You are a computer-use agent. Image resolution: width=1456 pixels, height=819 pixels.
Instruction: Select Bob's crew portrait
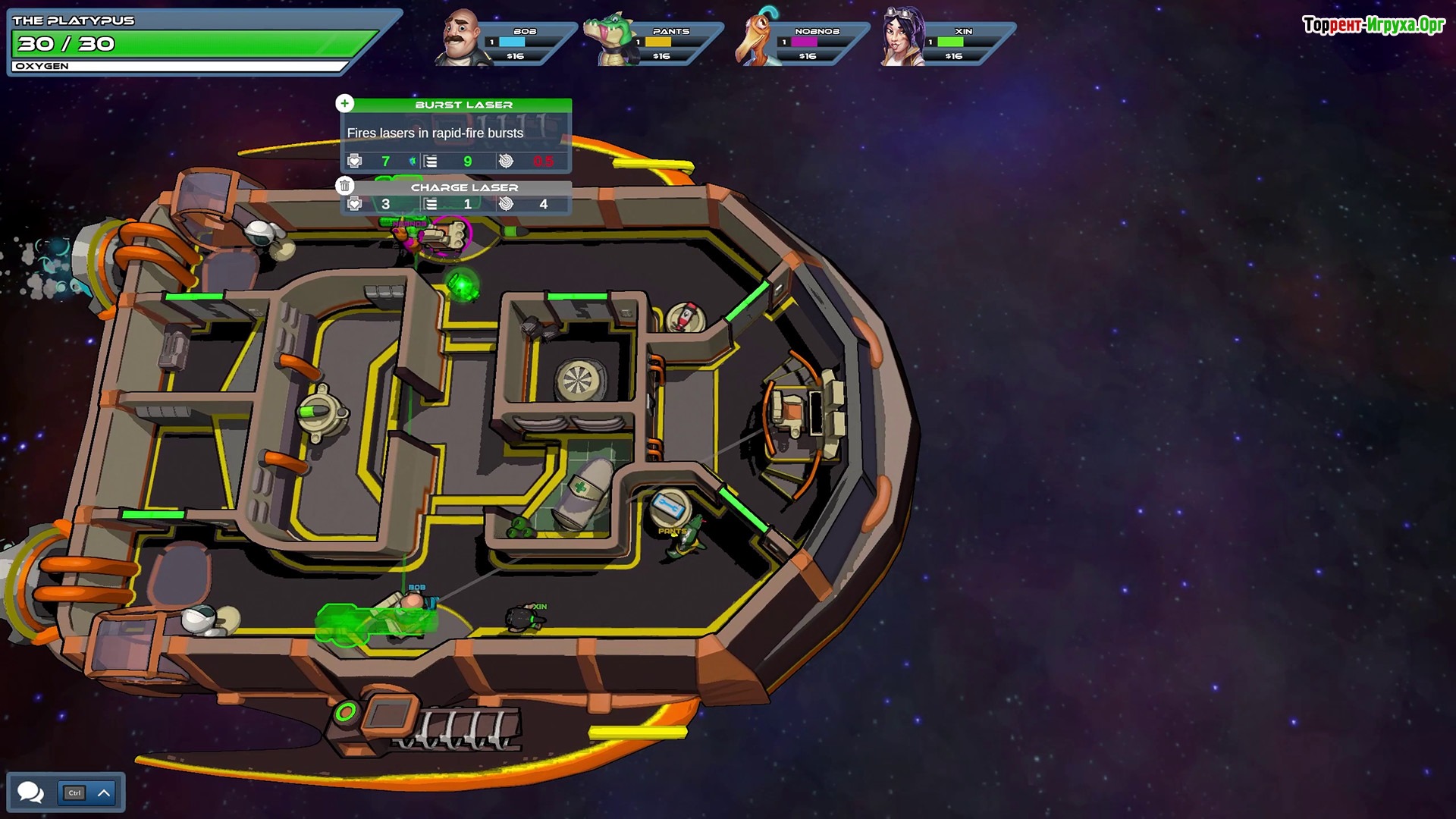[x=461, y=38]
